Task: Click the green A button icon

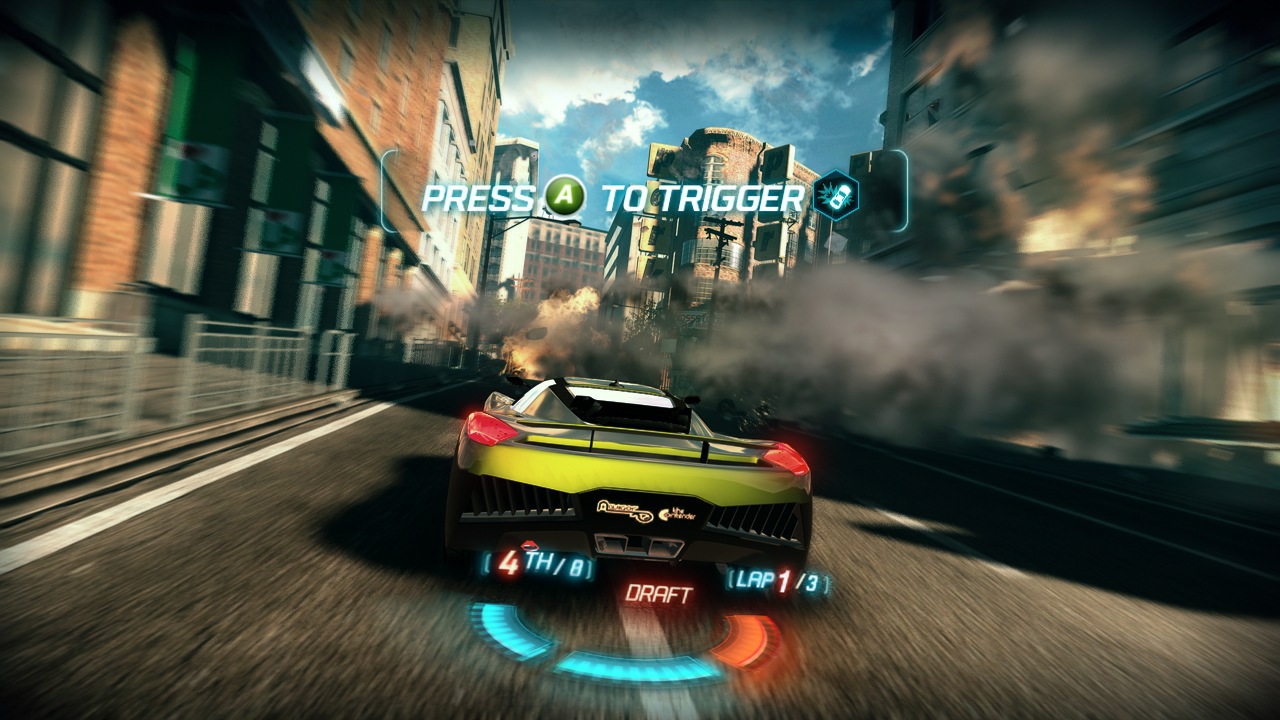Action: coord(563,195)
